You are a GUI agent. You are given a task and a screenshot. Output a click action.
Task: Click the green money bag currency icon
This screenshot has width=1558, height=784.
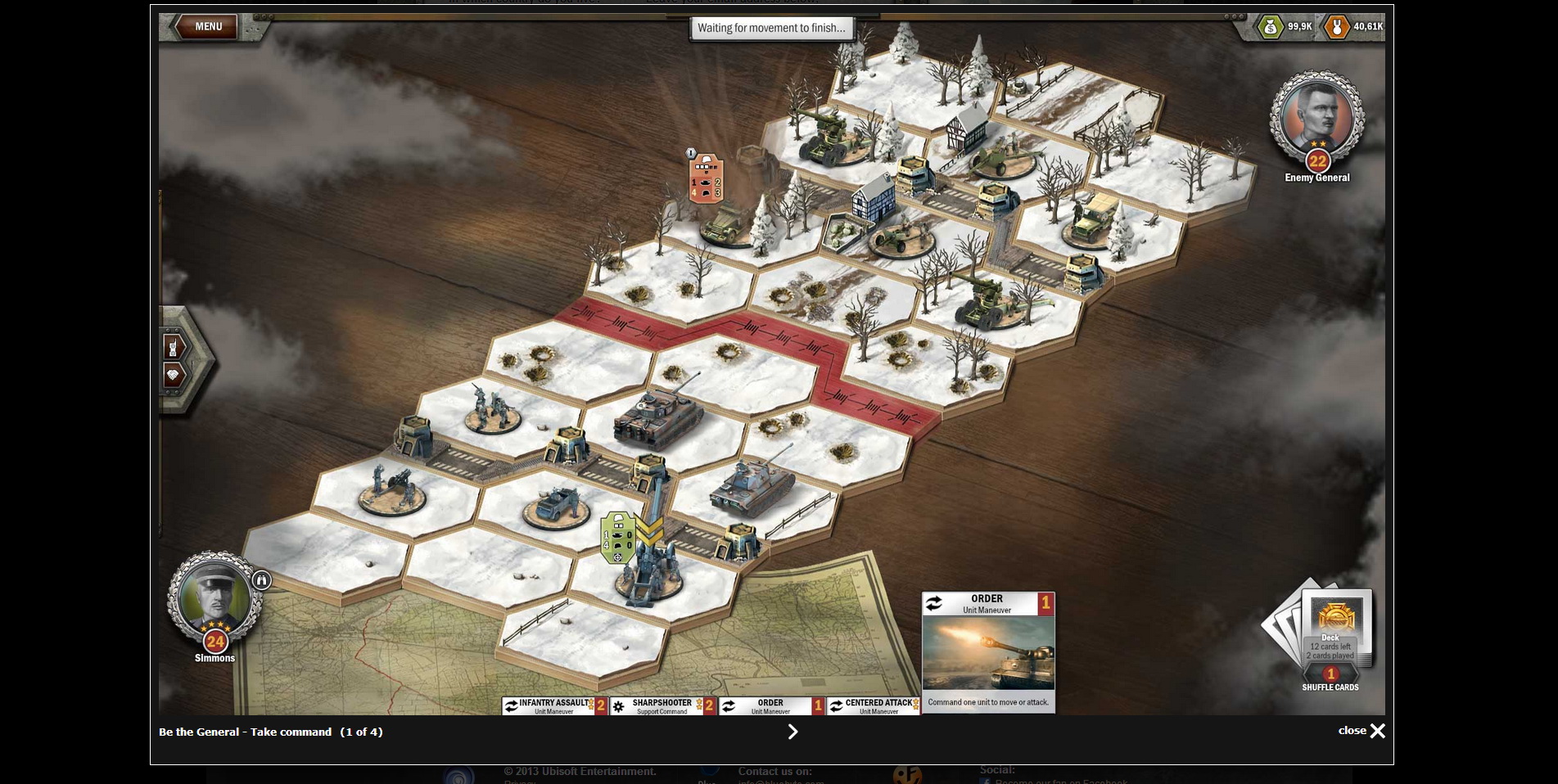point(1270,27)
